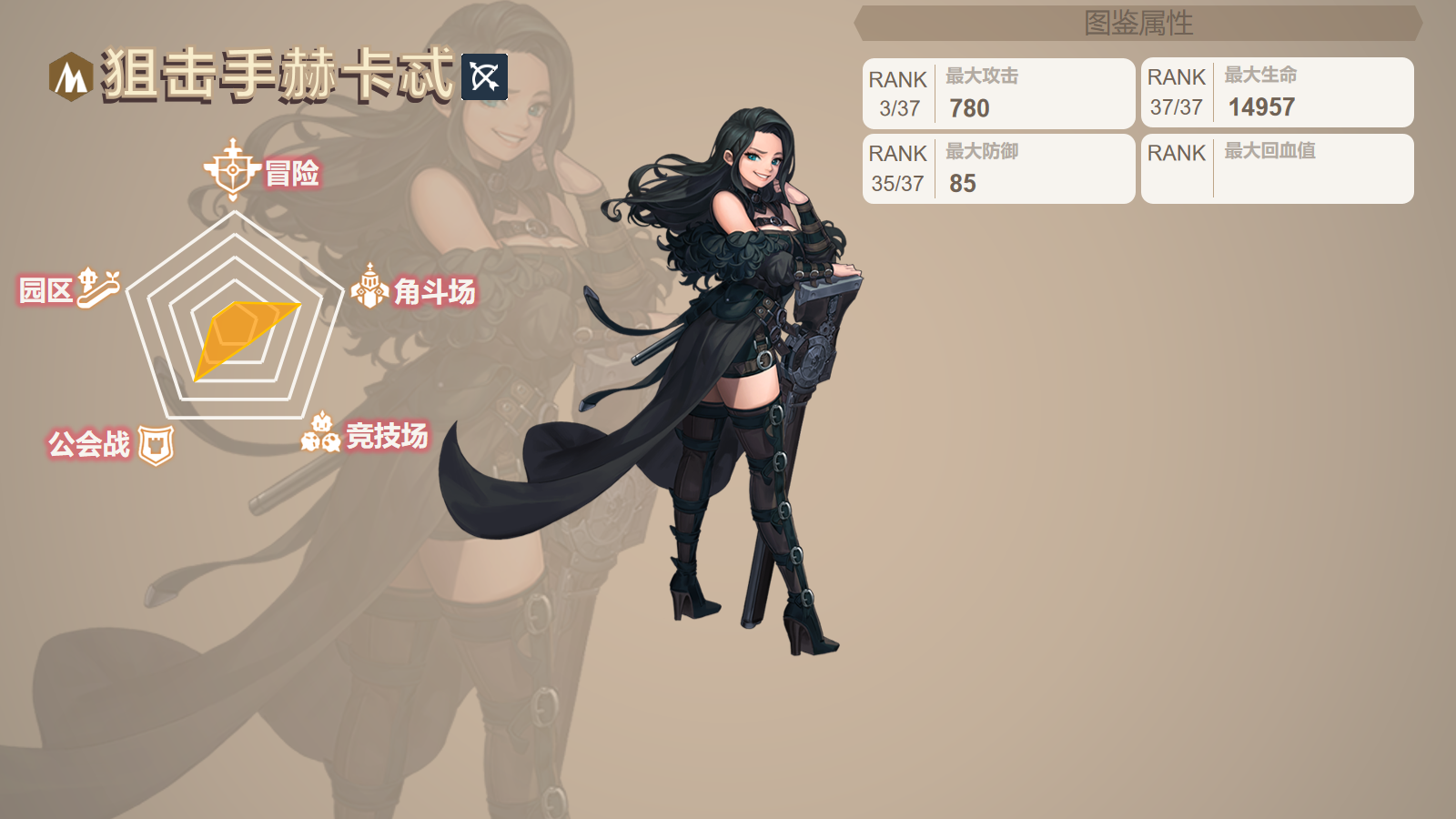Expand the 最大回血值 stat panel
The width and height of the screenshot is (1456, 819).
(1274, 168)
